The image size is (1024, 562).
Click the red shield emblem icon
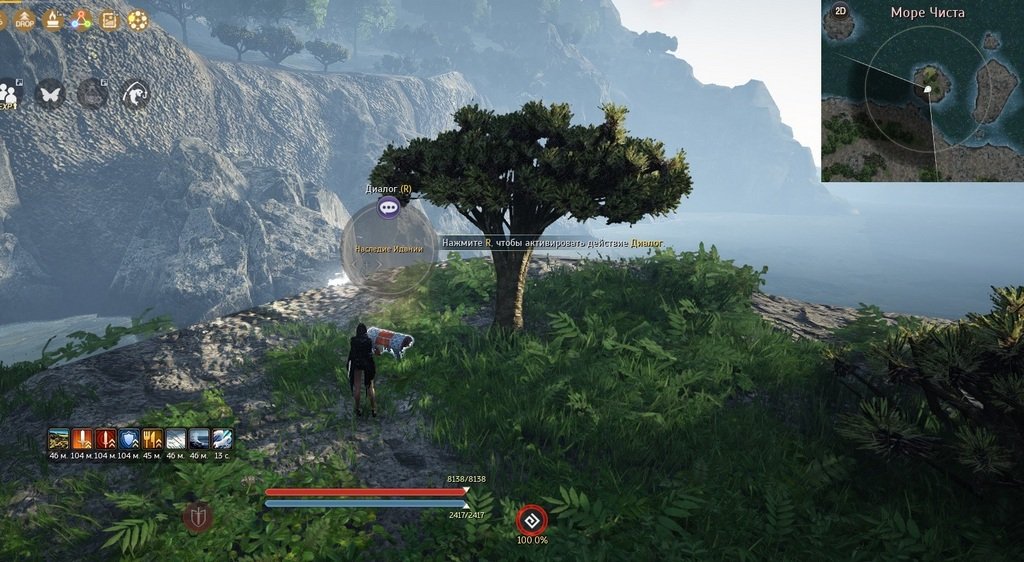198,517
